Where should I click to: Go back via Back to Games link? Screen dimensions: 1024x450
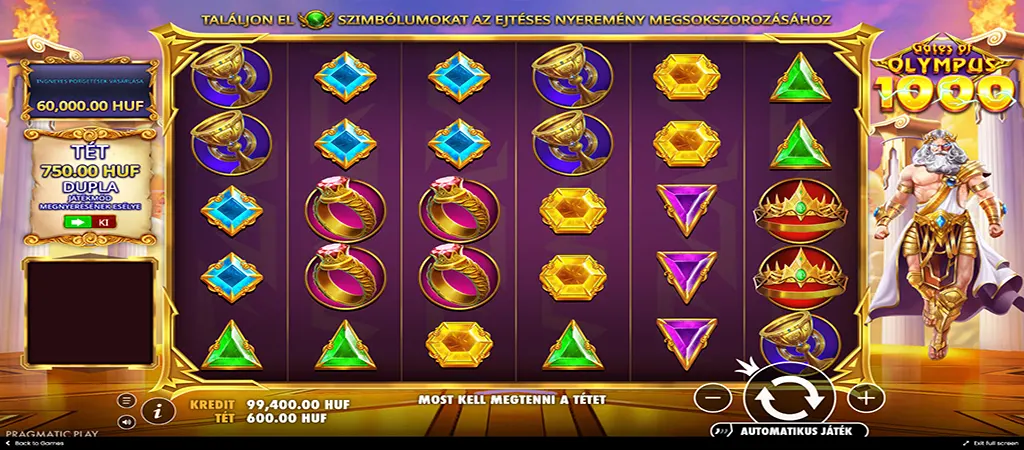coord(34,443)
